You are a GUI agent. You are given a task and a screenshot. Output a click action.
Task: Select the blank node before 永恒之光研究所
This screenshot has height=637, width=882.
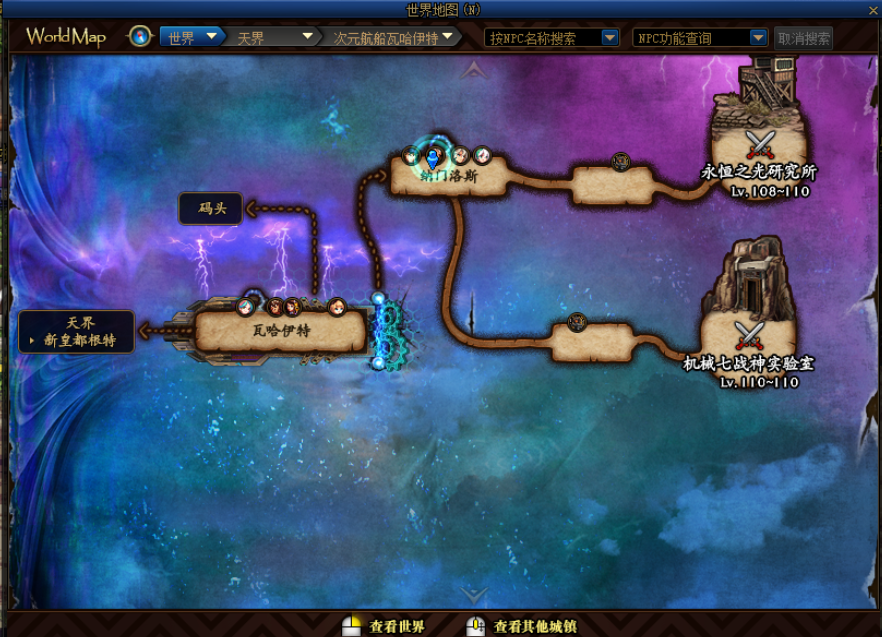pos(612,185)
